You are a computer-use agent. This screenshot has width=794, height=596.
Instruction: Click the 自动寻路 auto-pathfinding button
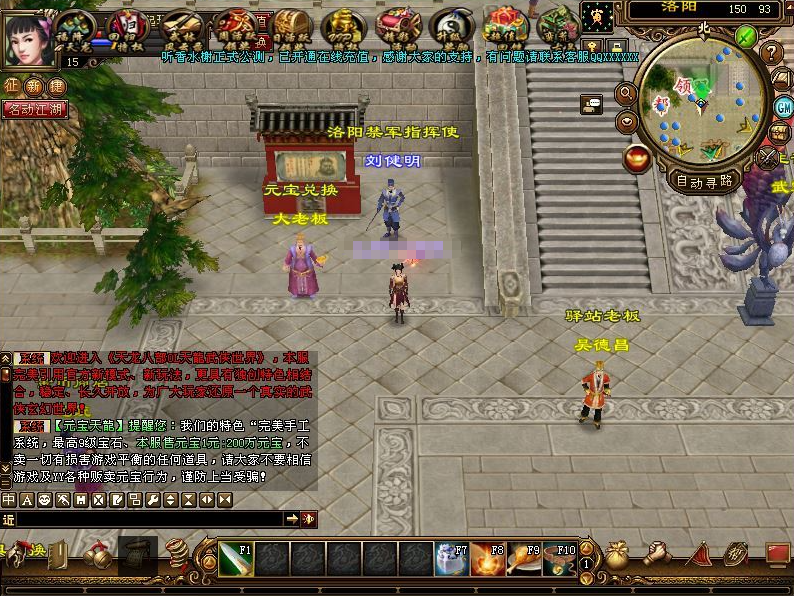tap(704, 181)
